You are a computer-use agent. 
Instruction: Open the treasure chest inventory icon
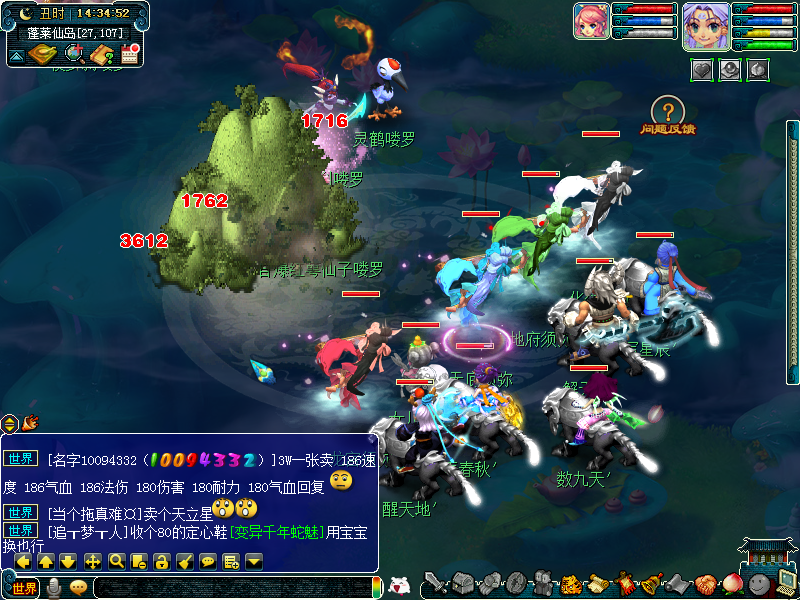(x=462, y=582)
